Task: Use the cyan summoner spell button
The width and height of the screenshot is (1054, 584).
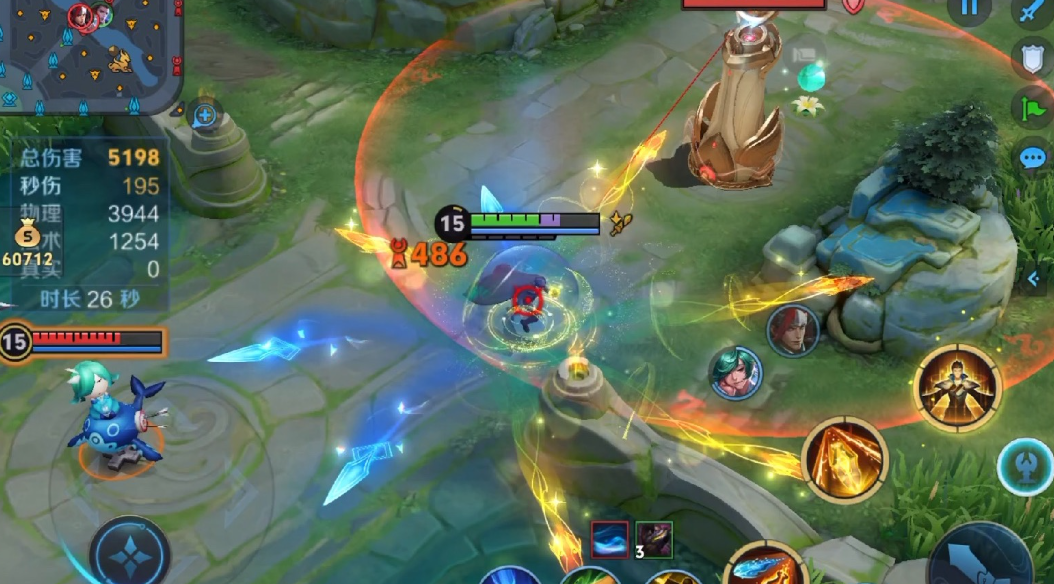Action: pyautogui.click(x=1027, y=466)
